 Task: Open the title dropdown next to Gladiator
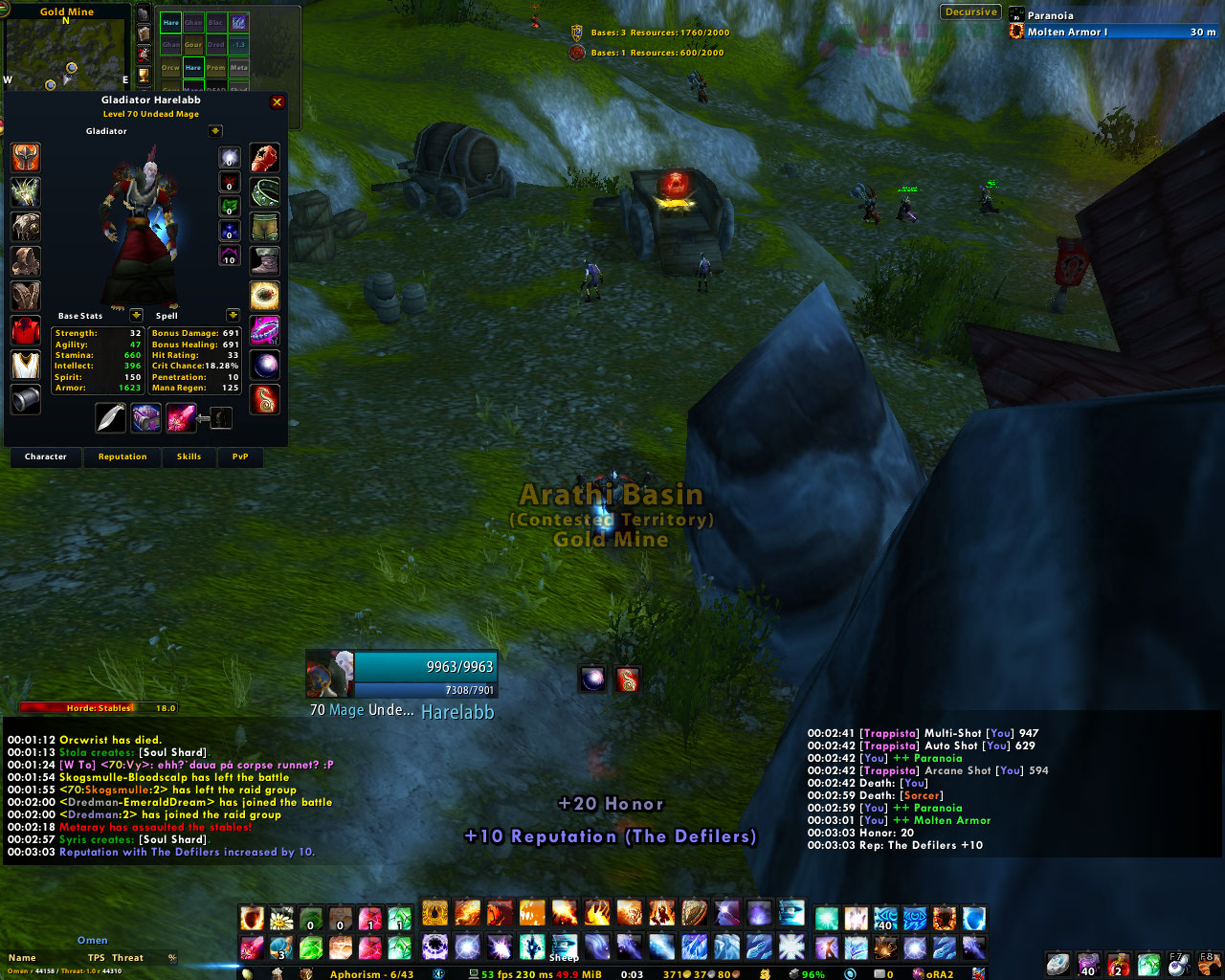point(215,131)
